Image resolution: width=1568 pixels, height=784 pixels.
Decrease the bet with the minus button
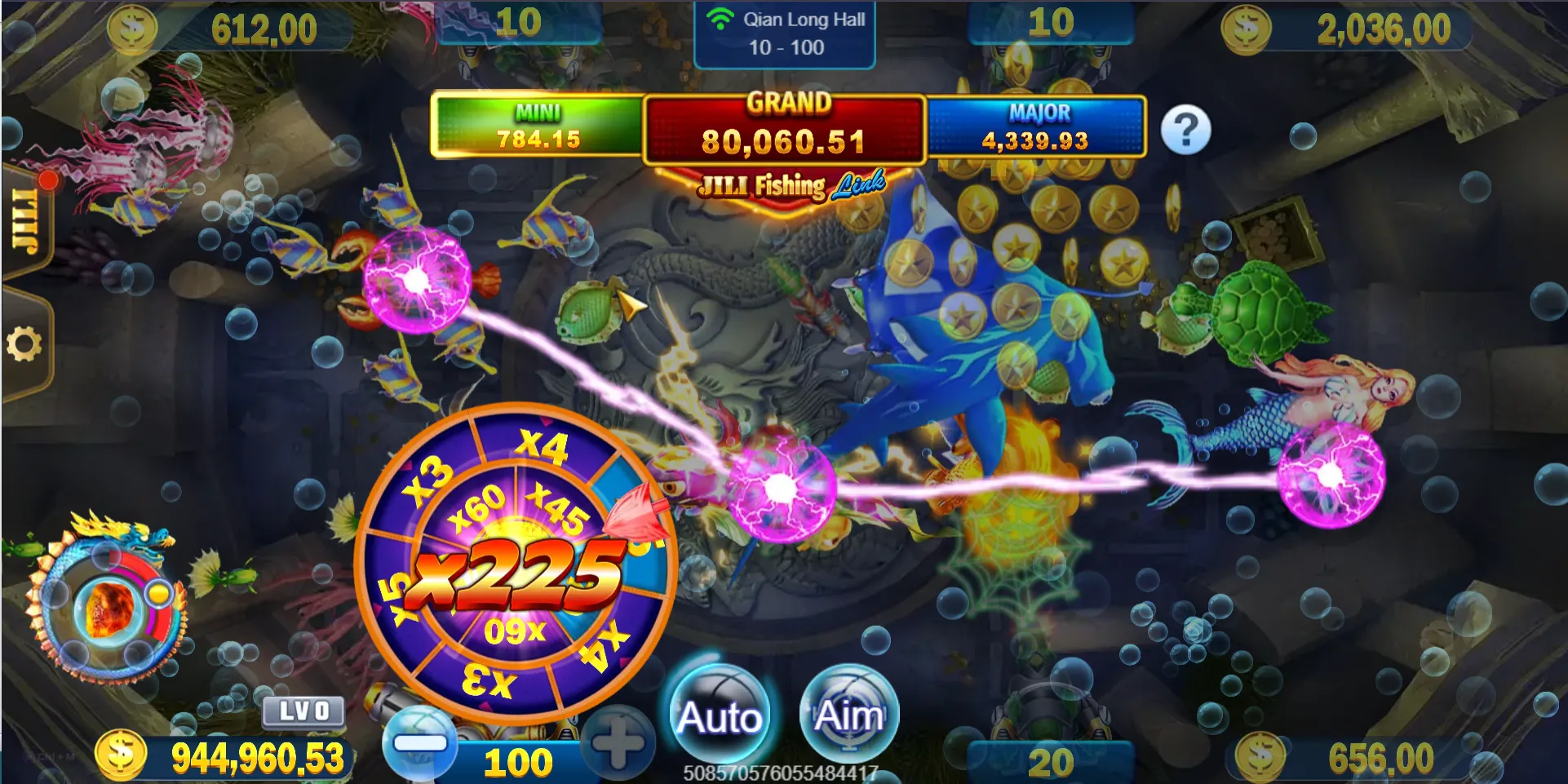click(x=420, y=743)
